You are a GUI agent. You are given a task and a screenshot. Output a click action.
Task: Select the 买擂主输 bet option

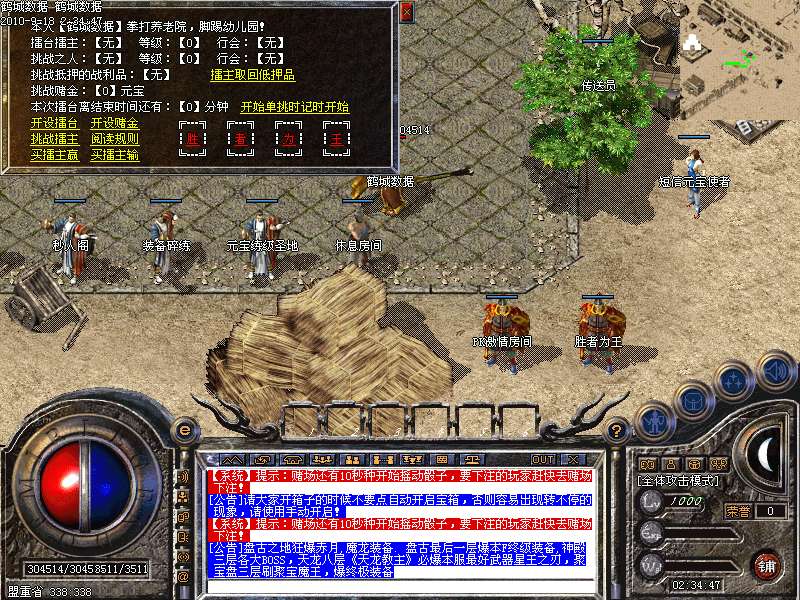click(x=115, y=155)
